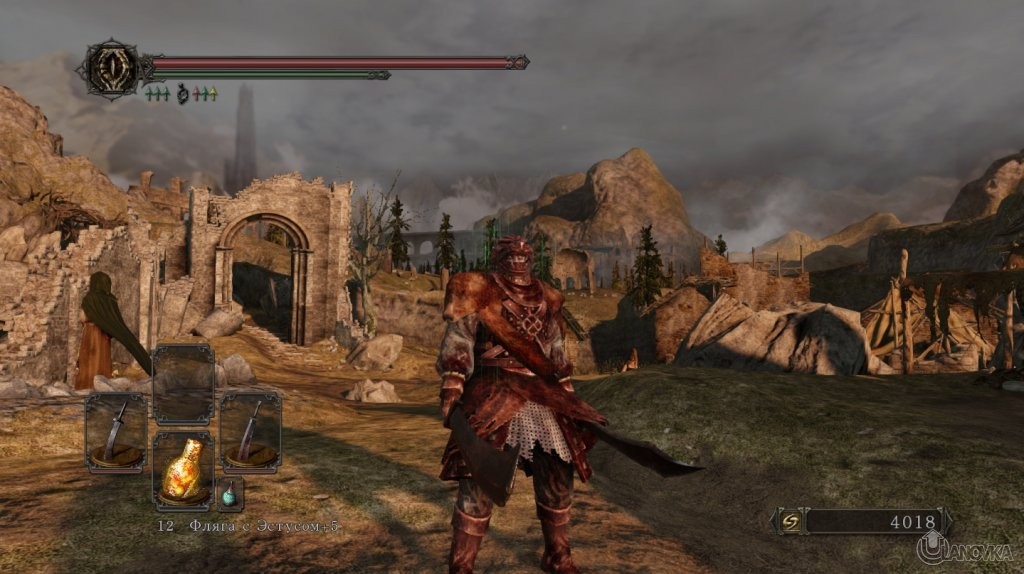1024x574 pixels.
Task: Pick the small blue flask item icon
Action: [x=229, y=494]
